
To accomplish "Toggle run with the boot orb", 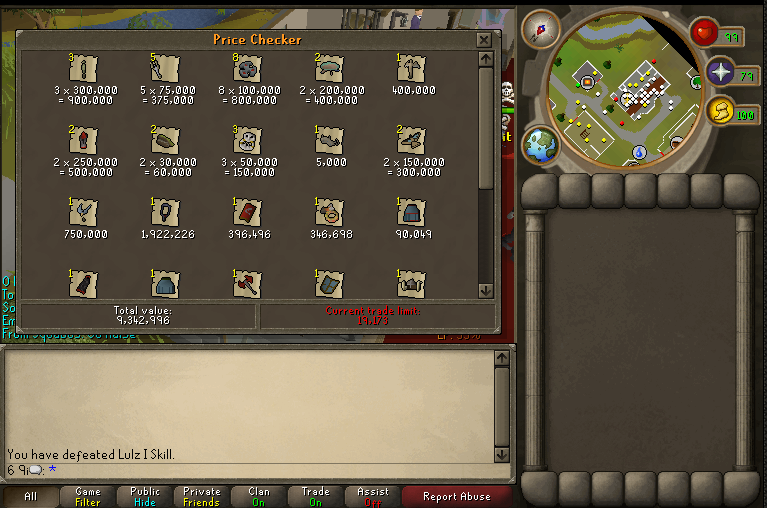I will point(719,112).
